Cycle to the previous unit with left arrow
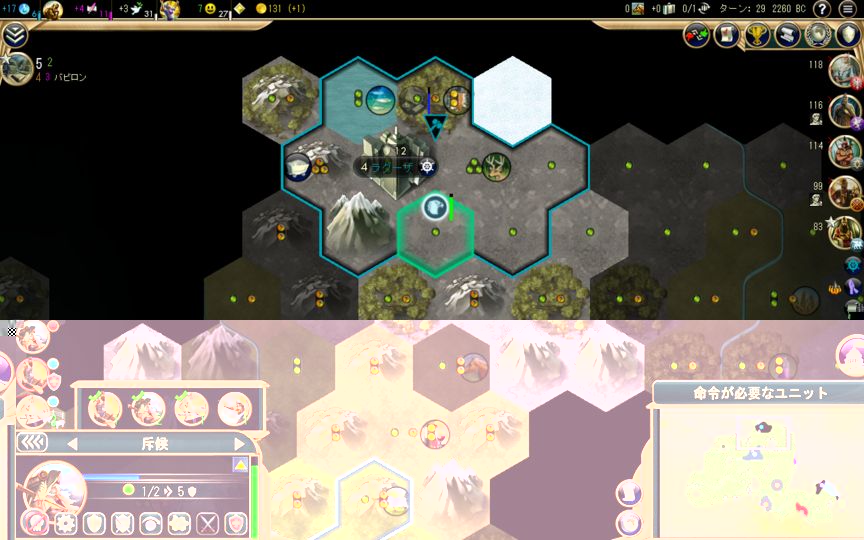 [x=71, y=443]
